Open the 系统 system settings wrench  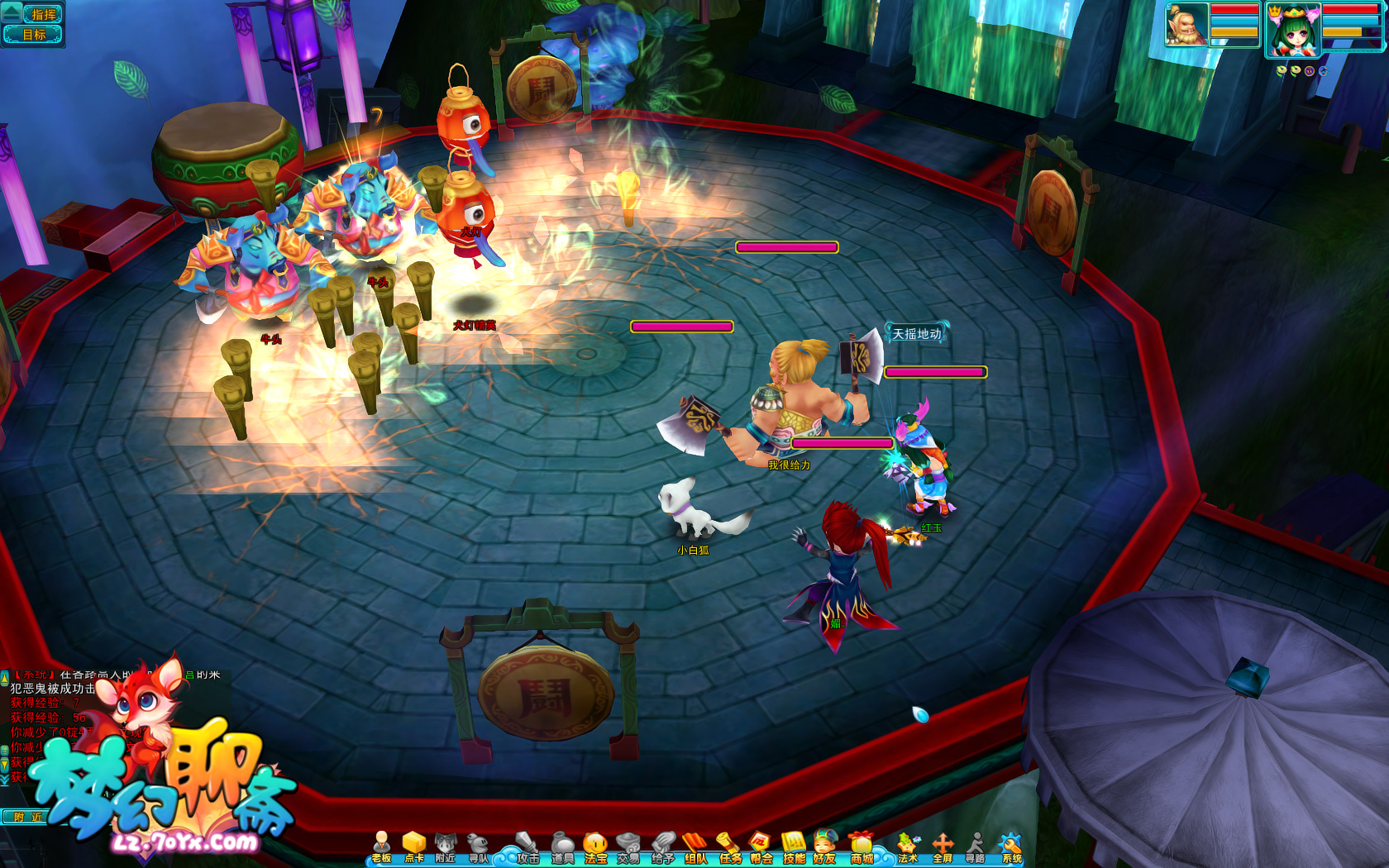[1011, 848]
